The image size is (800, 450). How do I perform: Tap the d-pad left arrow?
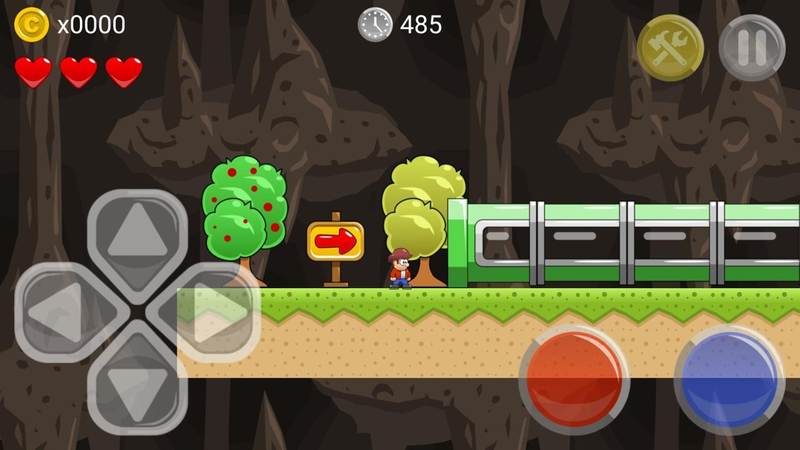click(62, 313)
